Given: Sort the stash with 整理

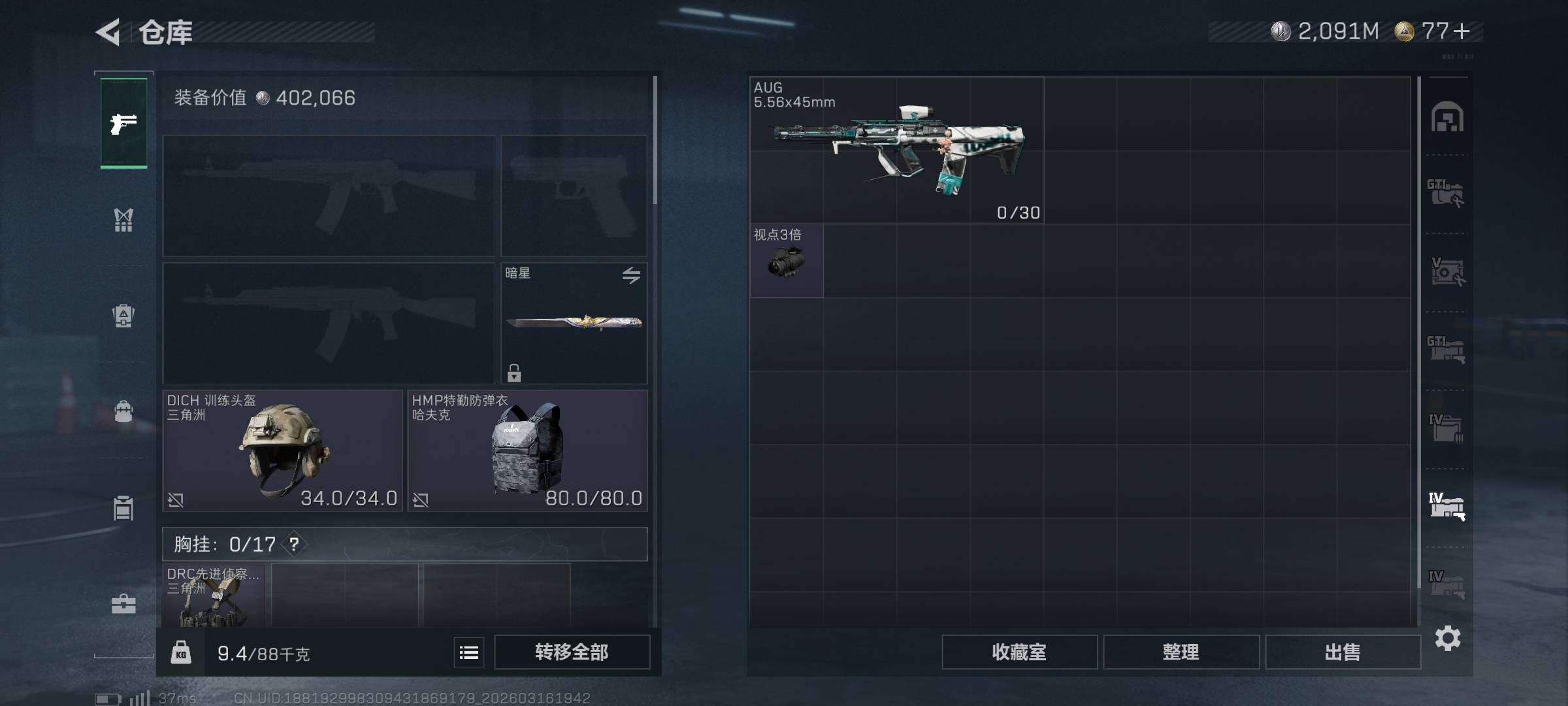Looking at the screenshot, I should 1181,652.
